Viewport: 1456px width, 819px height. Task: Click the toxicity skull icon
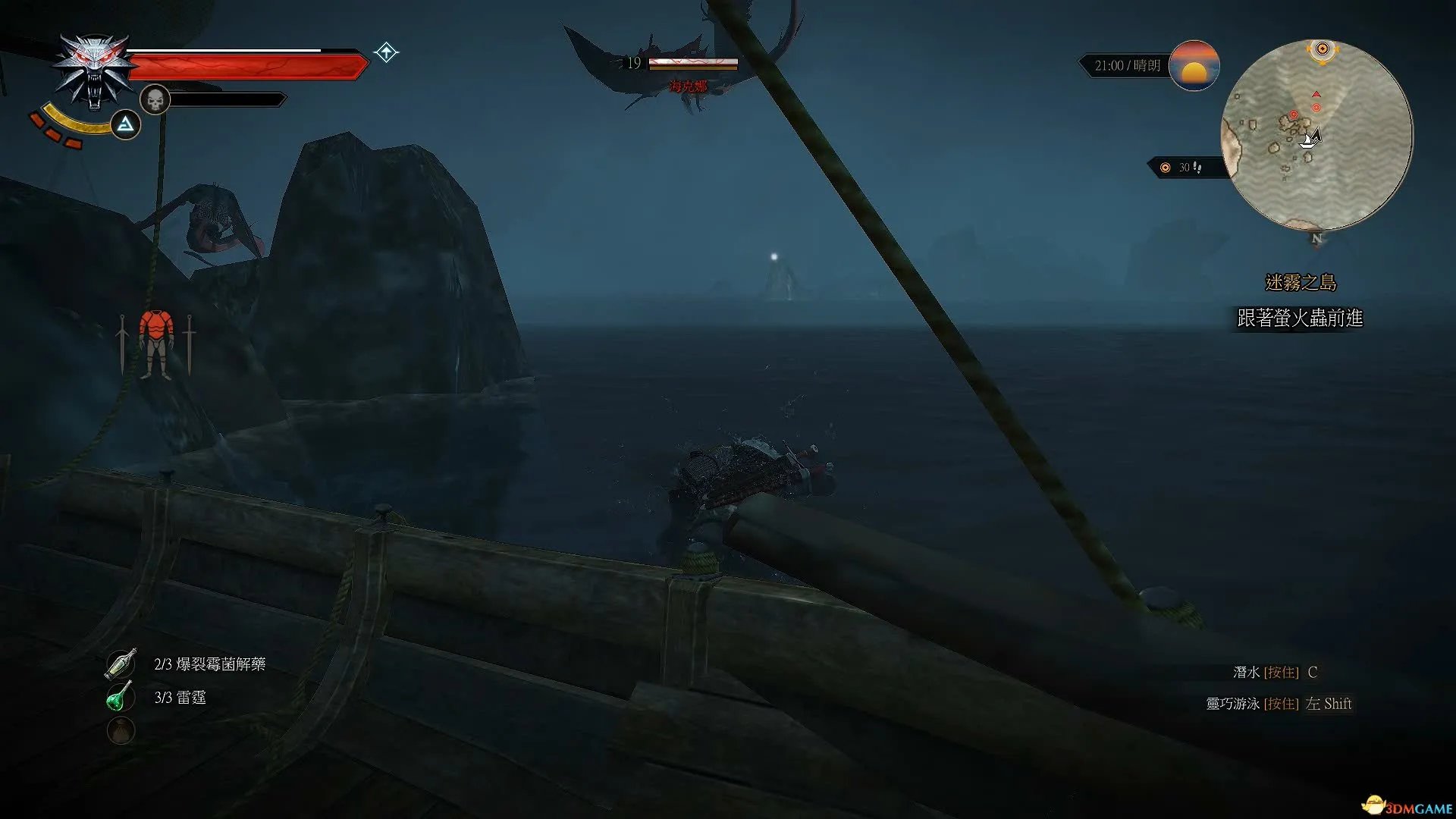click(155, 99)
